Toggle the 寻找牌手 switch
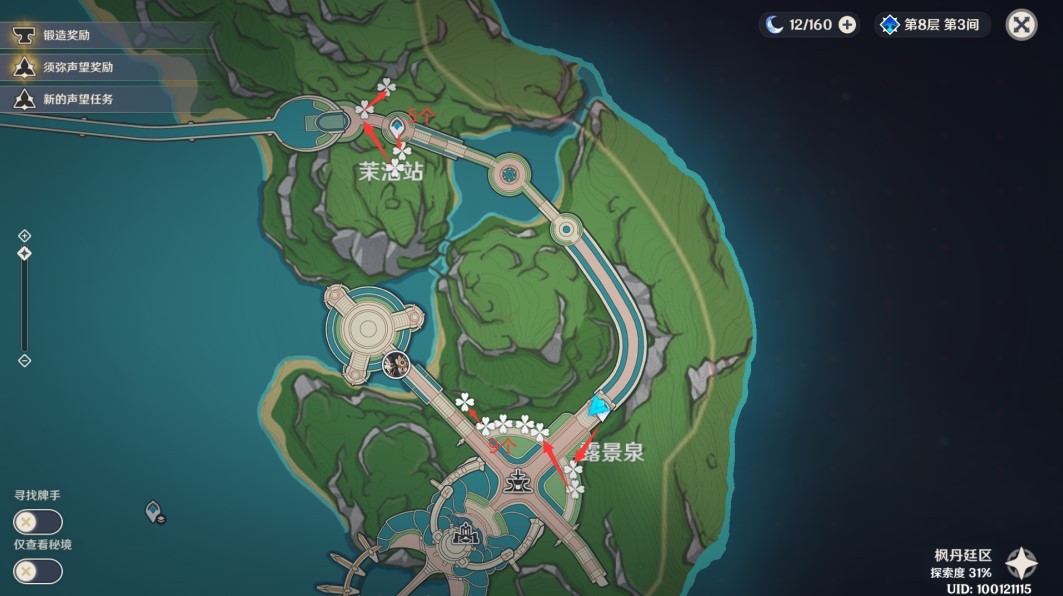The height and width of the screenshot is (596, 1063). point(37,522)
